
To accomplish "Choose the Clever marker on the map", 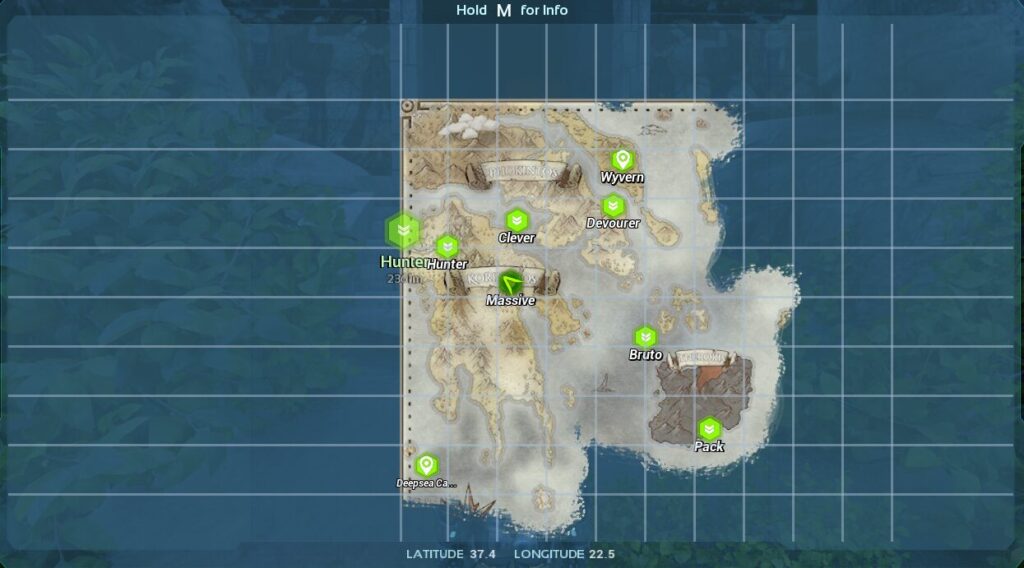I will point(516,220).
